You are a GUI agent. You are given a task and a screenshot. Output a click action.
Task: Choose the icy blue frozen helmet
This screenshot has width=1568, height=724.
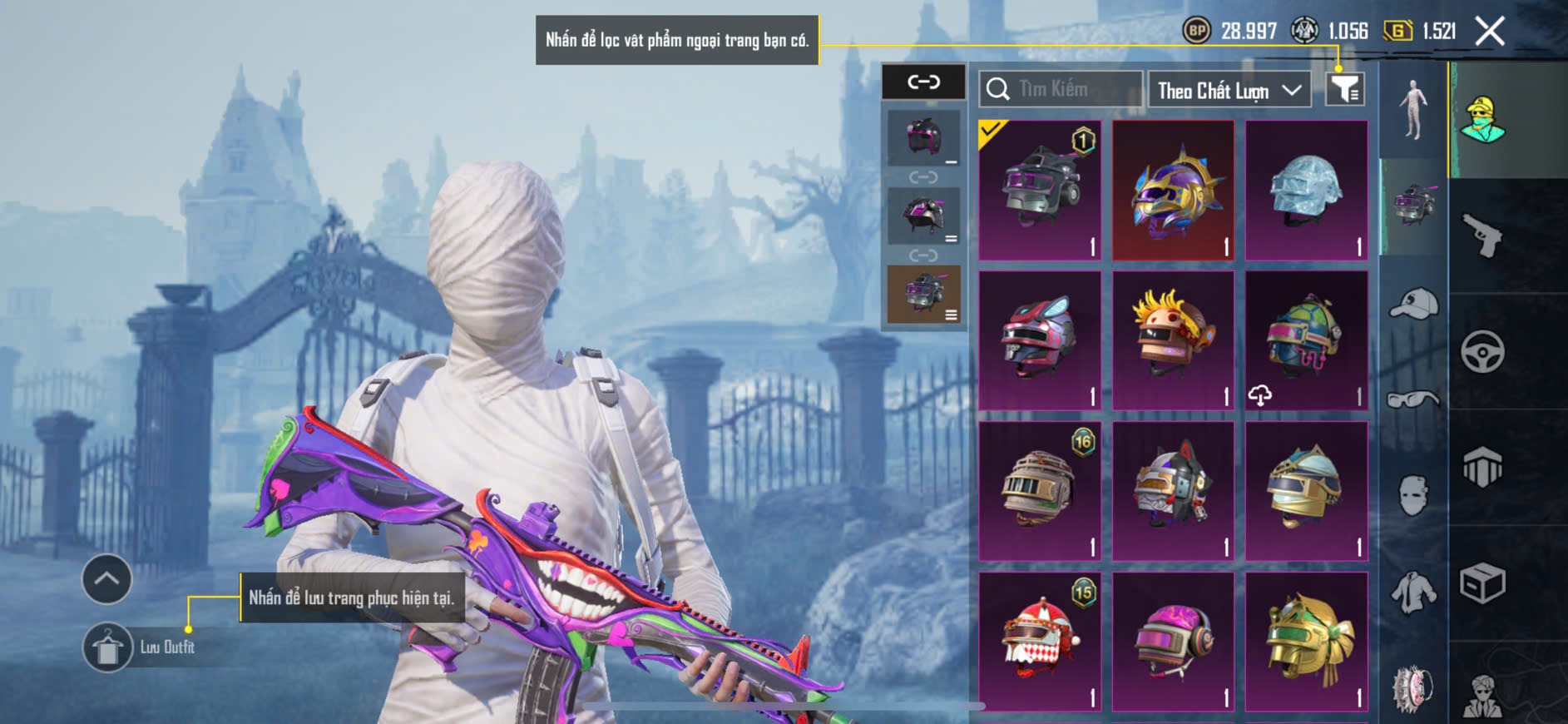[1306, 191]
